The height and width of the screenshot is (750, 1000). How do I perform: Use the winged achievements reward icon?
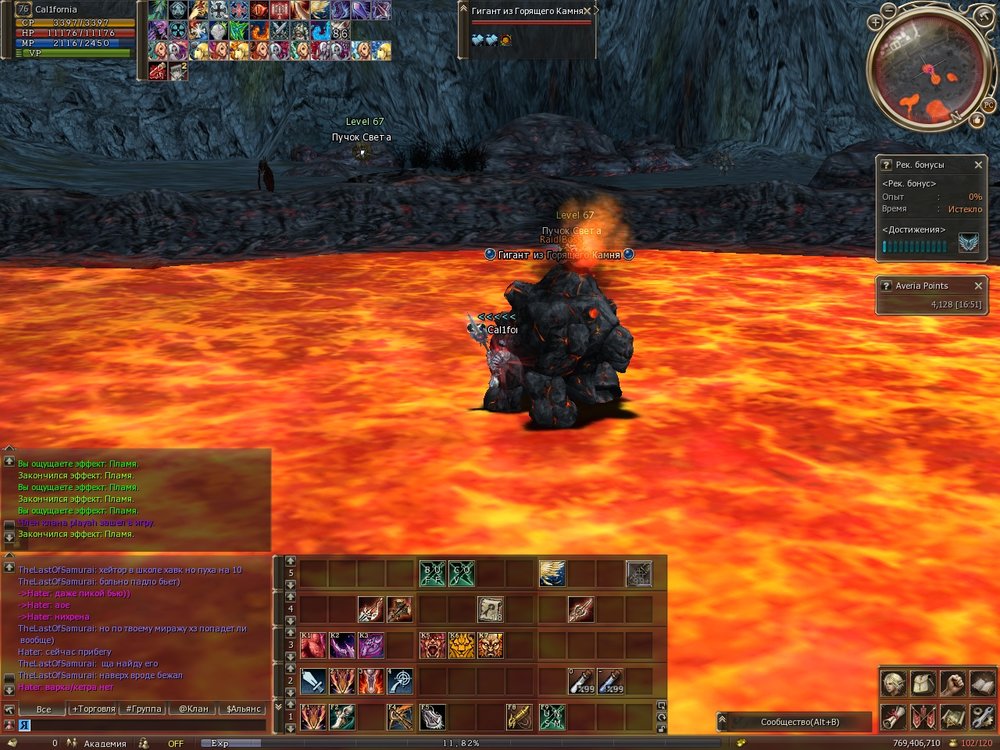point(968,243)
